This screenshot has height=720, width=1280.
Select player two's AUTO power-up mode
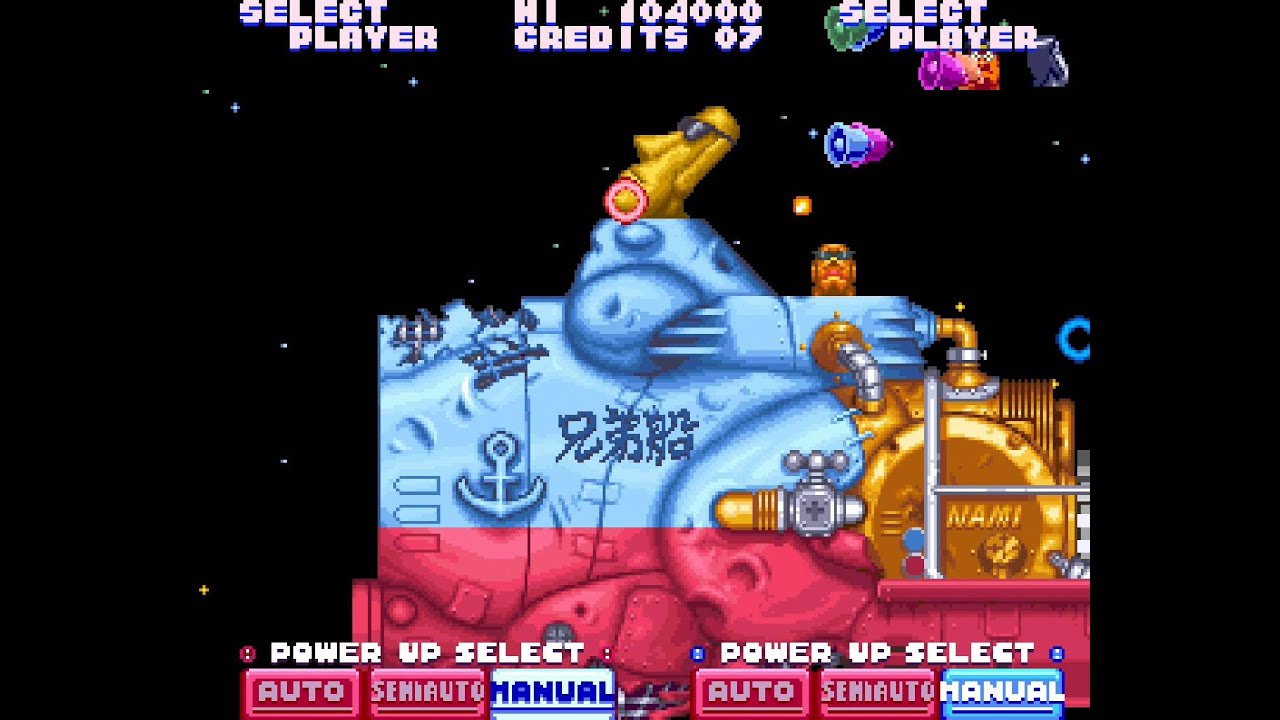pyautogui.click(x=751, y=692)
